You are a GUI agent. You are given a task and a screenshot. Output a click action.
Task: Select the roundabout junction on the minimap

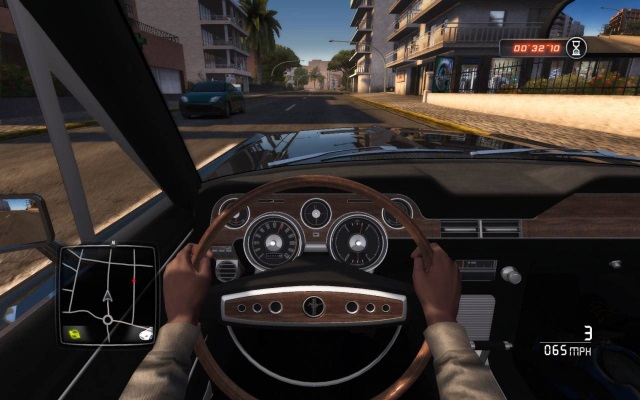pyautogui.click(x=108, y=320)
